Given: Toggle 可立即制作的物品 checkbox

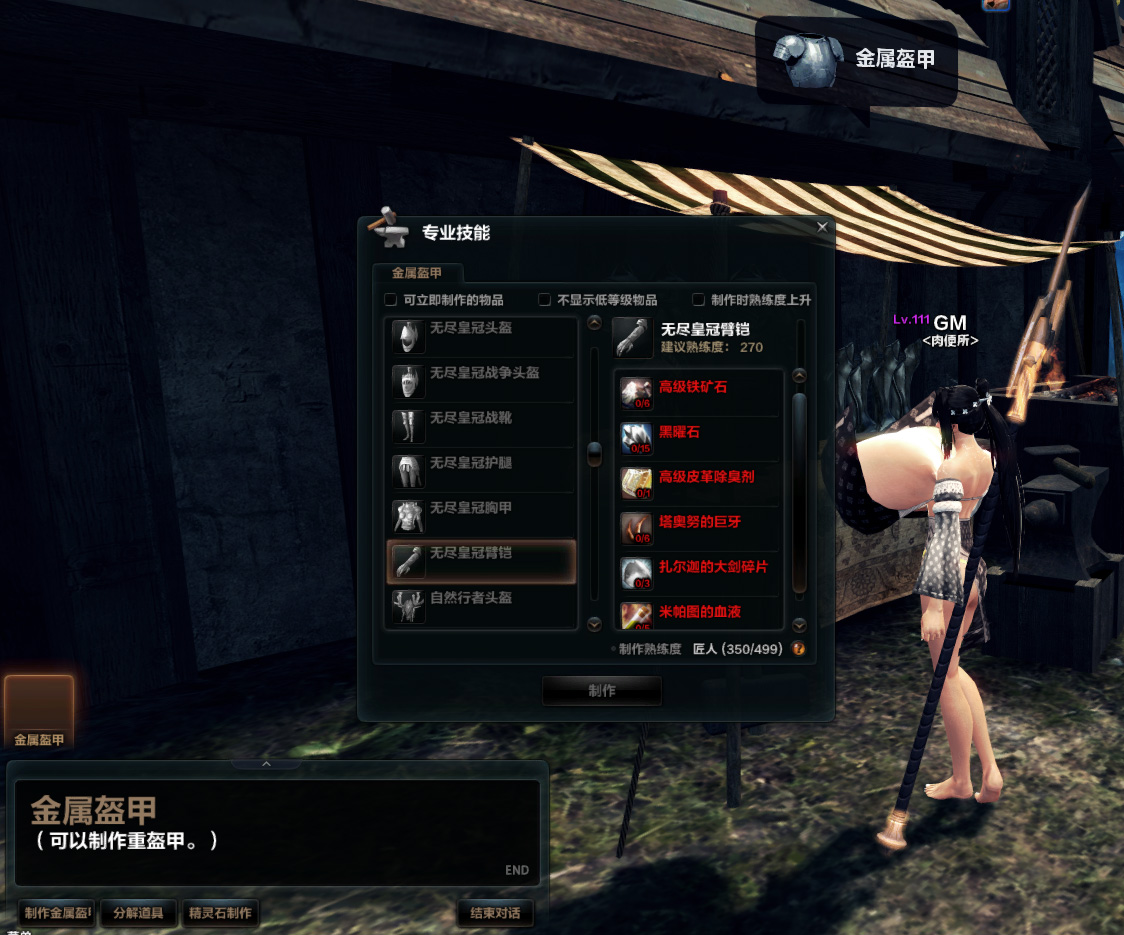Looking at the screenshot, I should coord(391,300).
